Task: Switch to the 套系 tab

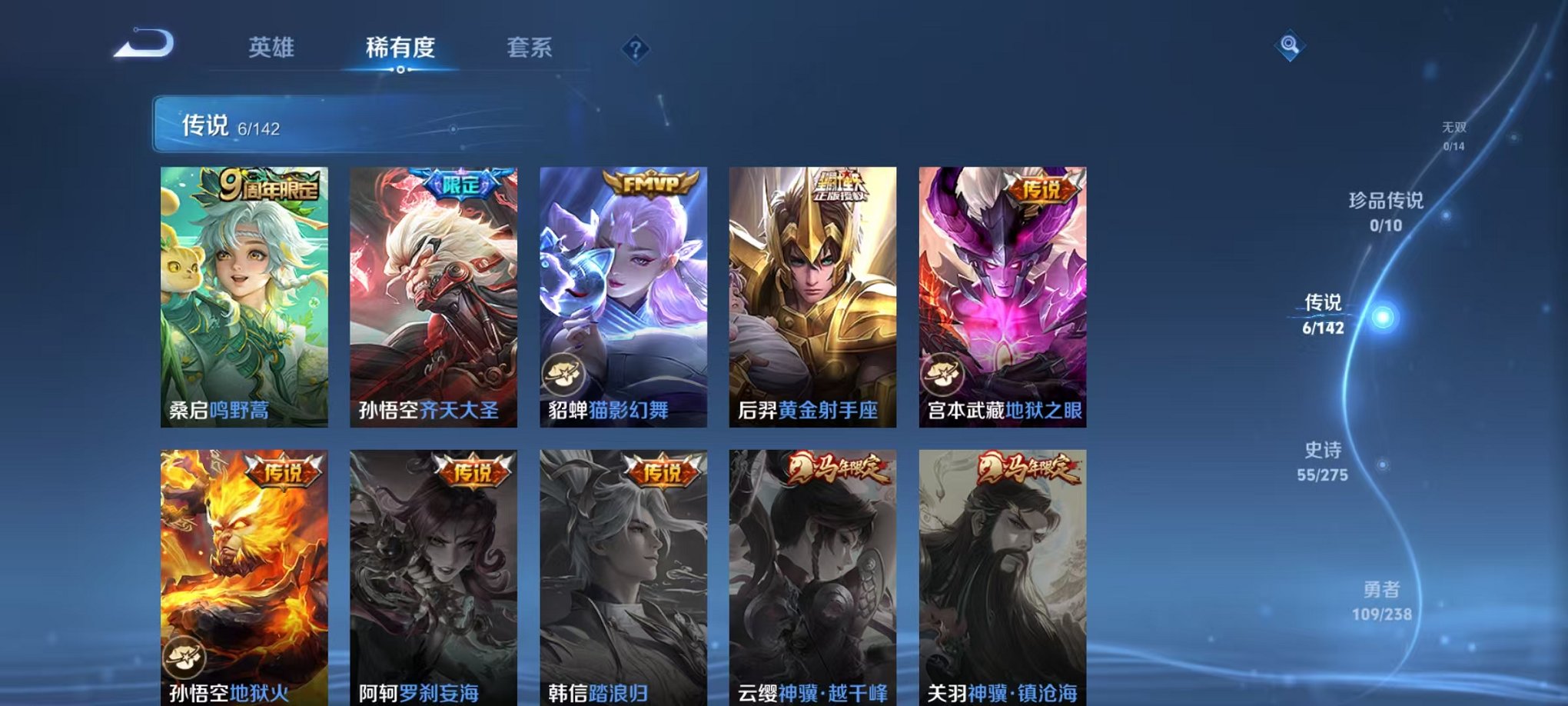Action: point(532,48)
